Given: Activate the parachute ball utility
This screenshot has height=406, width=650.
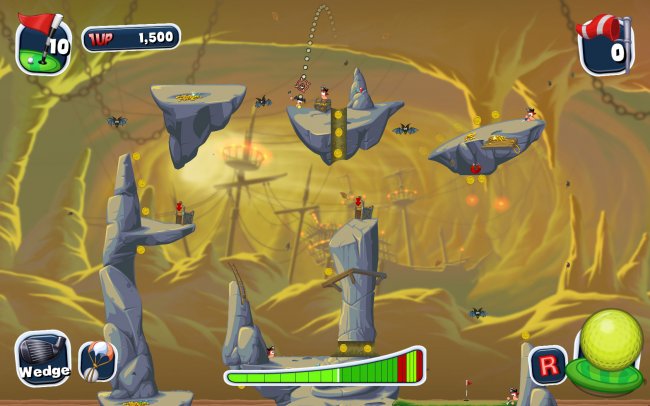Looking at the screenshot, I should 97,361.
